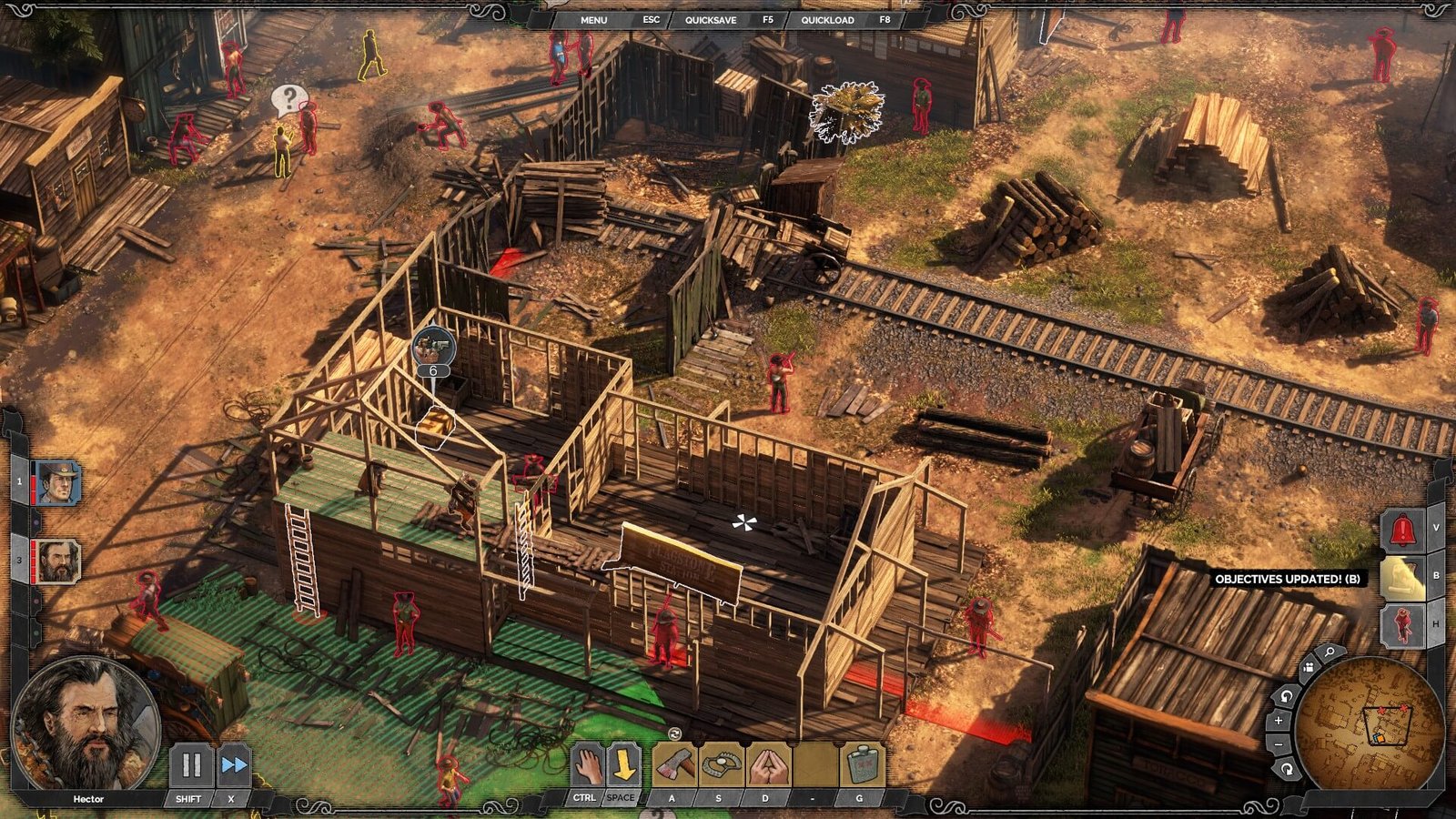Zoom in with the minimap plus button

point(1279,721)
